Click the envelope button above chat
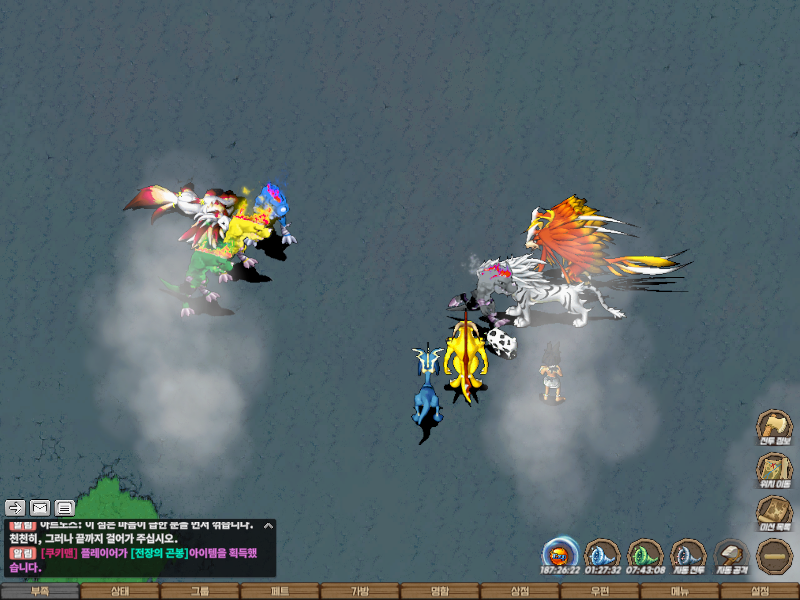Image resolution: width=800 pixels, height=600 pixels. pos(40,508)
